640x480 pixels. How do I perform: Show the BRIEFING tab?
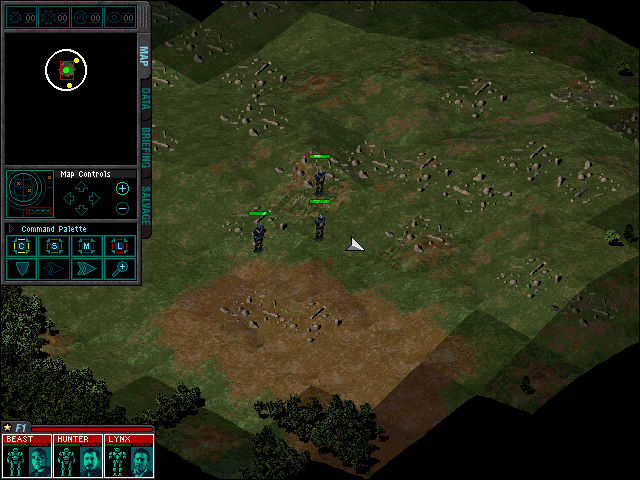[144, 144]
